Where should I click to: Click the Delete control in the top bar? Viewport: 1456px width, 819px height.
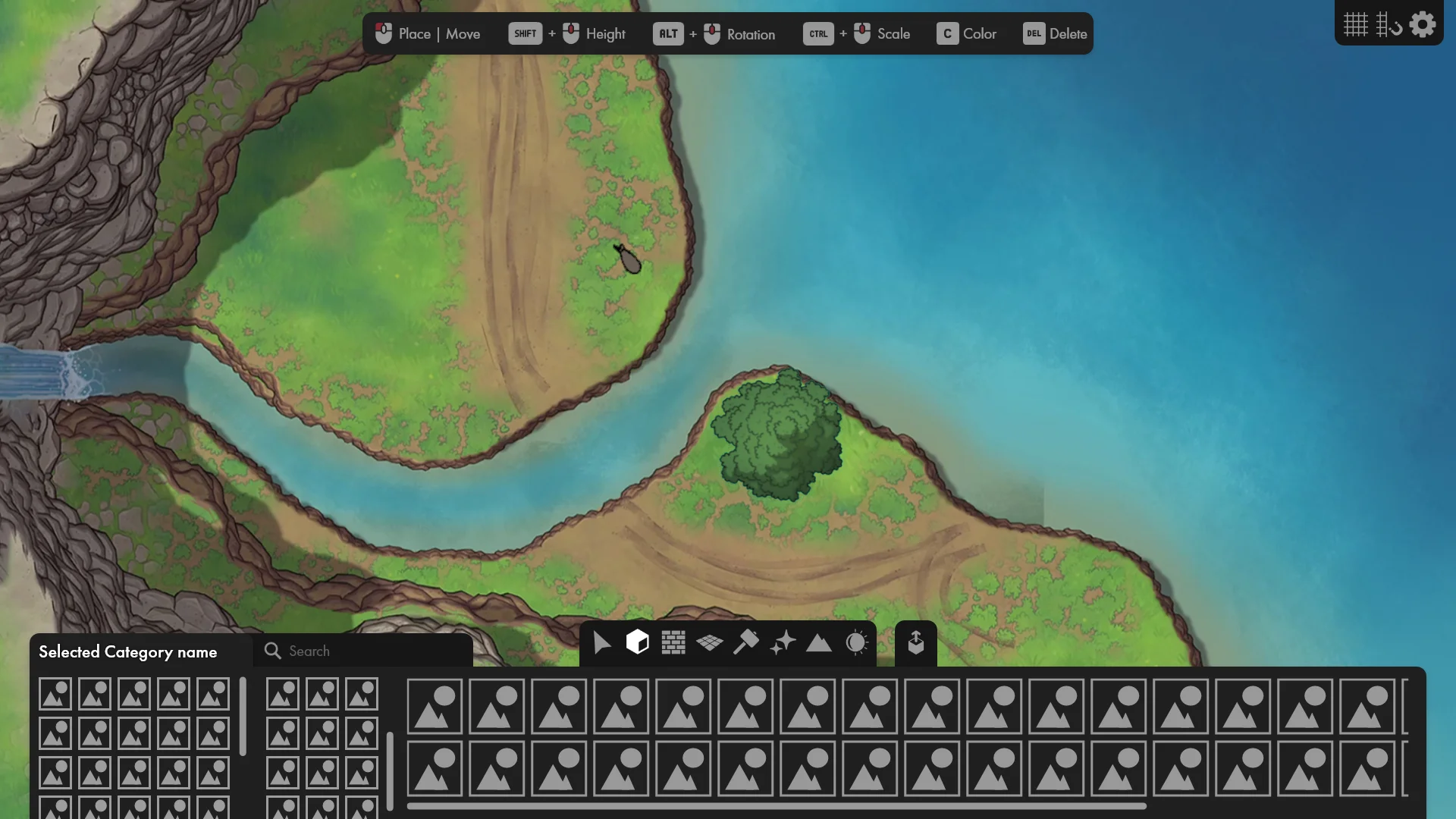click(x=1054, y=33)
